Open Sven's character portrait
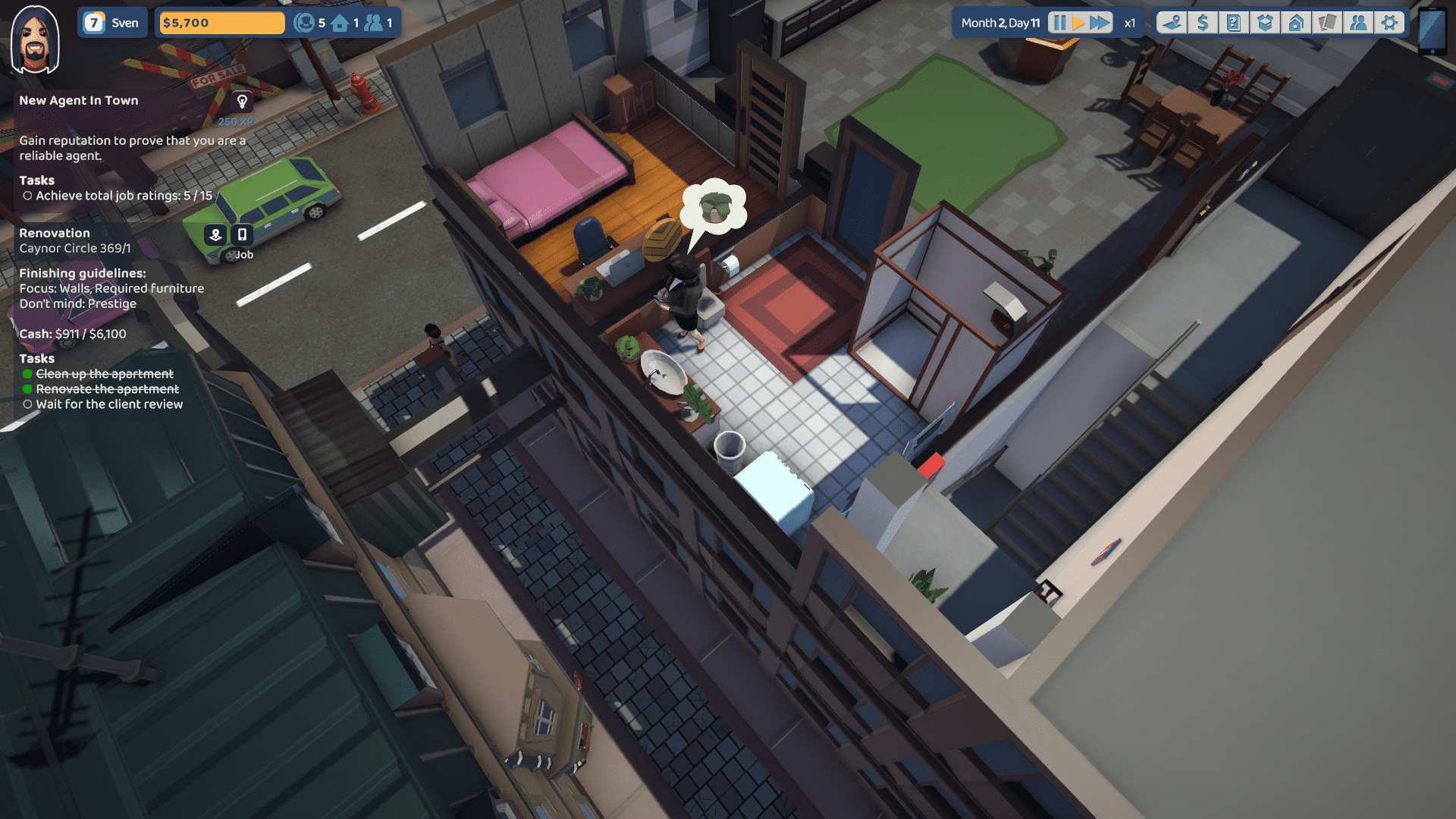The width and height of the screenshot is (1456, 819). 35,39
